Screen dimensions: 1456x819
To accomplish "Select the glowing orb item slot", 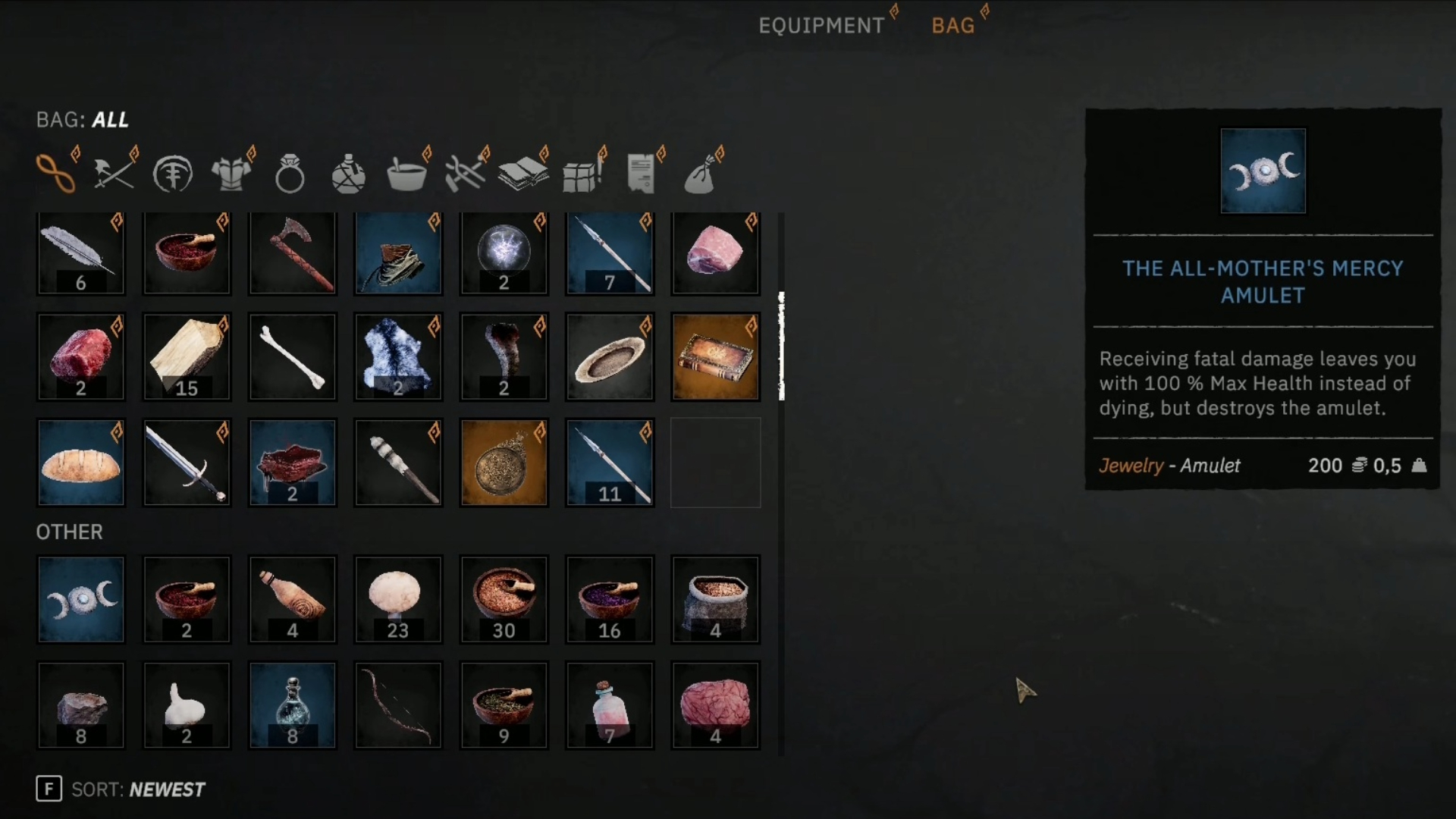I will click(504, 253).
